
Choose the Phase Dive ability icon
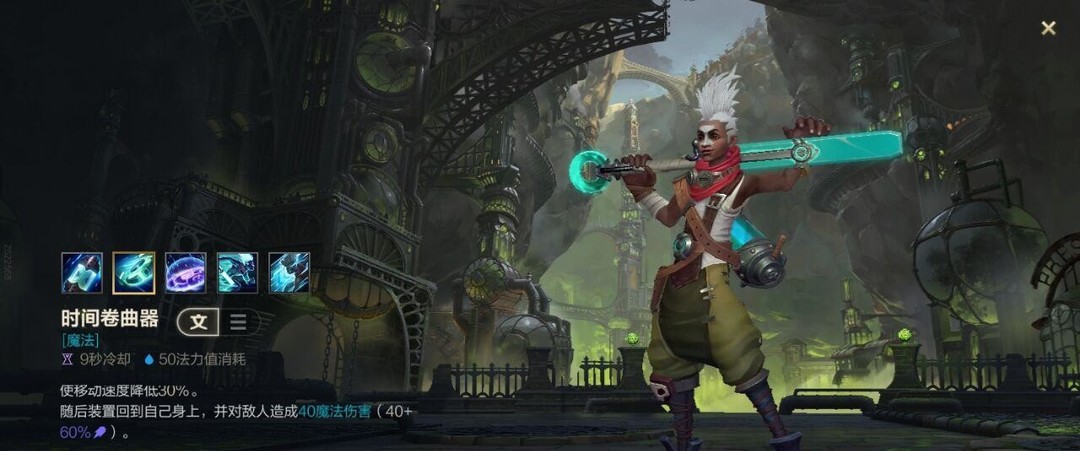click(x=237, y=272)
